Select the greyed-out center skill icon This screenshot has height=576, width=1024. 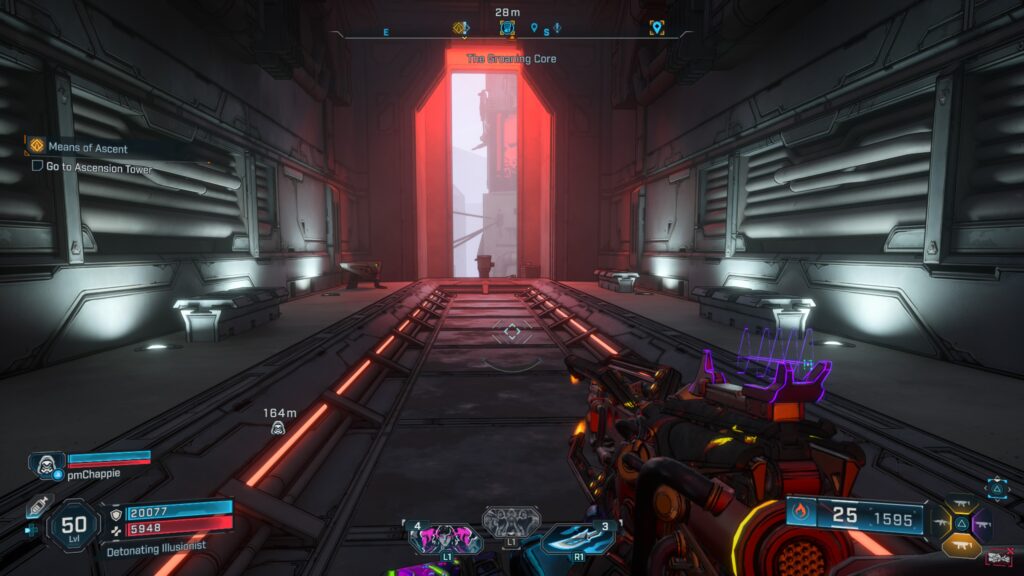click(511, 520)
